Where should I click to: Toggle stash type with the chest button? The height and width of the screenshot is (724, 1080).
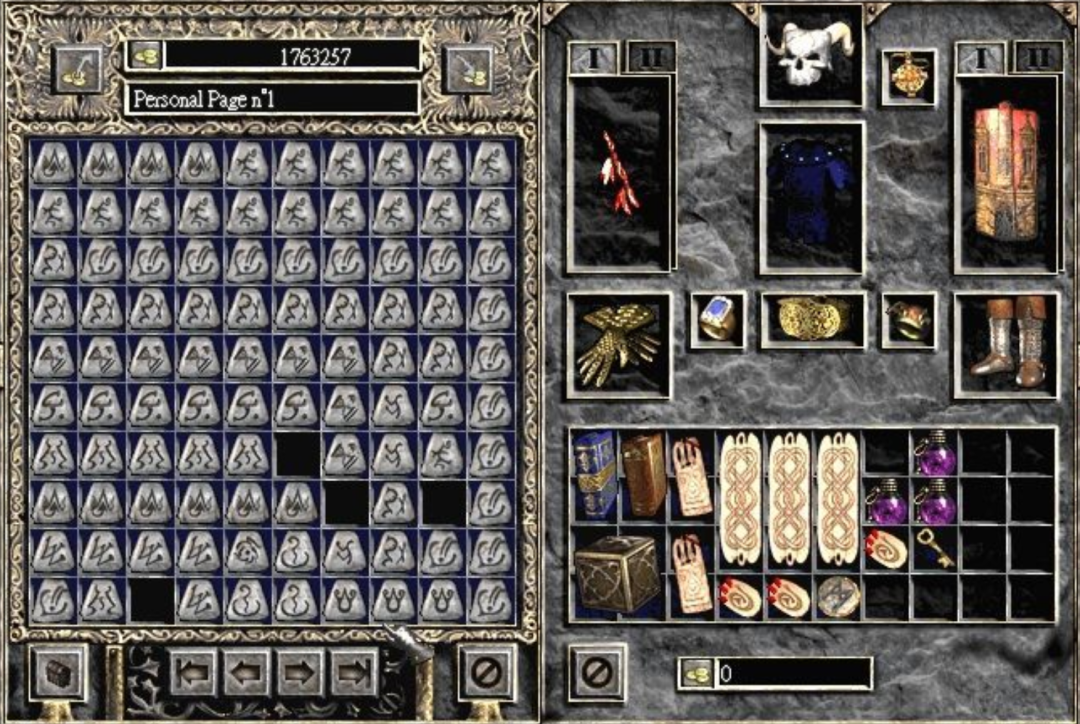[60, 672]
